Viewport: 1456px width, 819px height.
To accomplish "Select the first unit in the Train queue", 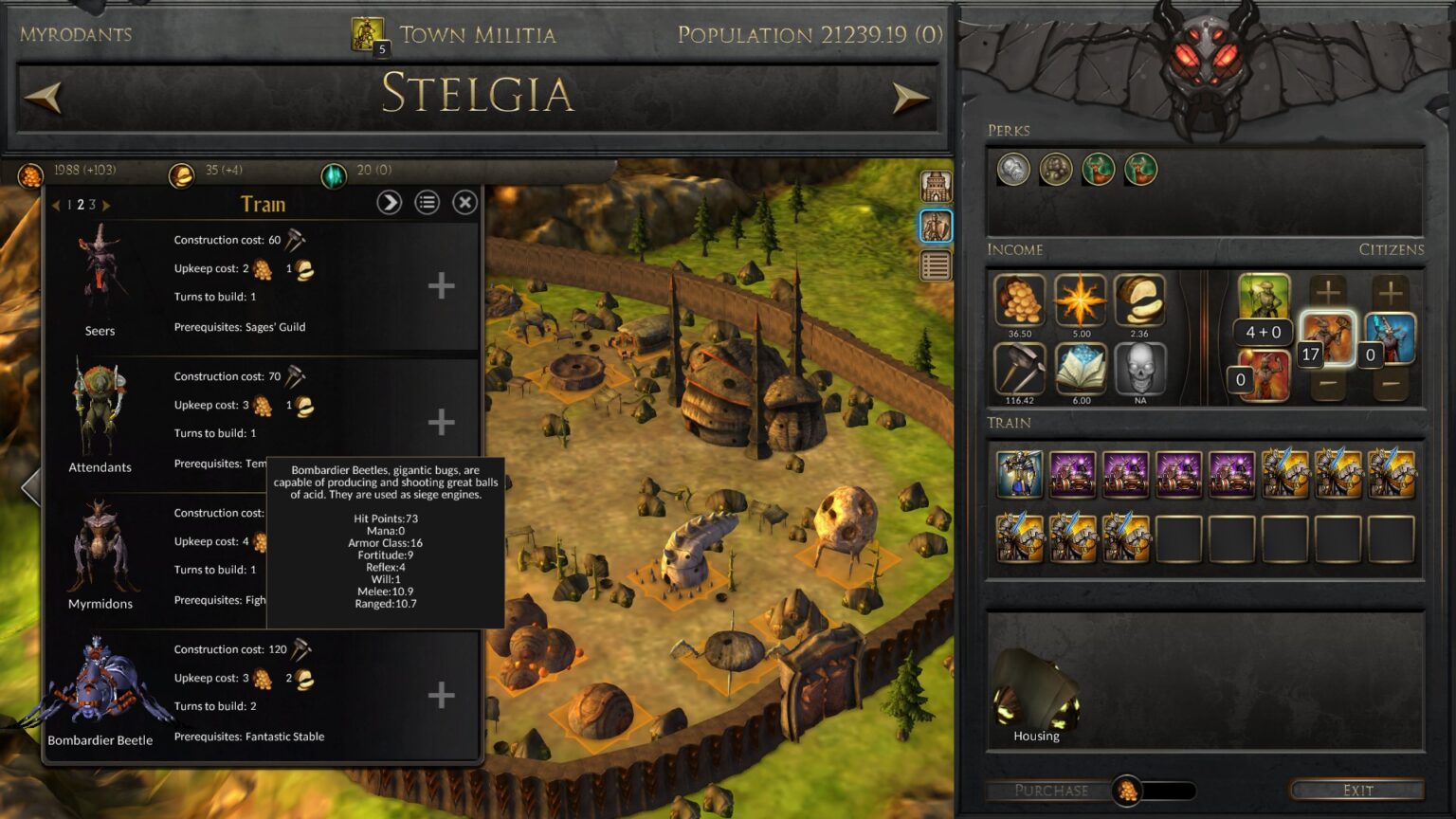I will click(x=1020, y=474).
